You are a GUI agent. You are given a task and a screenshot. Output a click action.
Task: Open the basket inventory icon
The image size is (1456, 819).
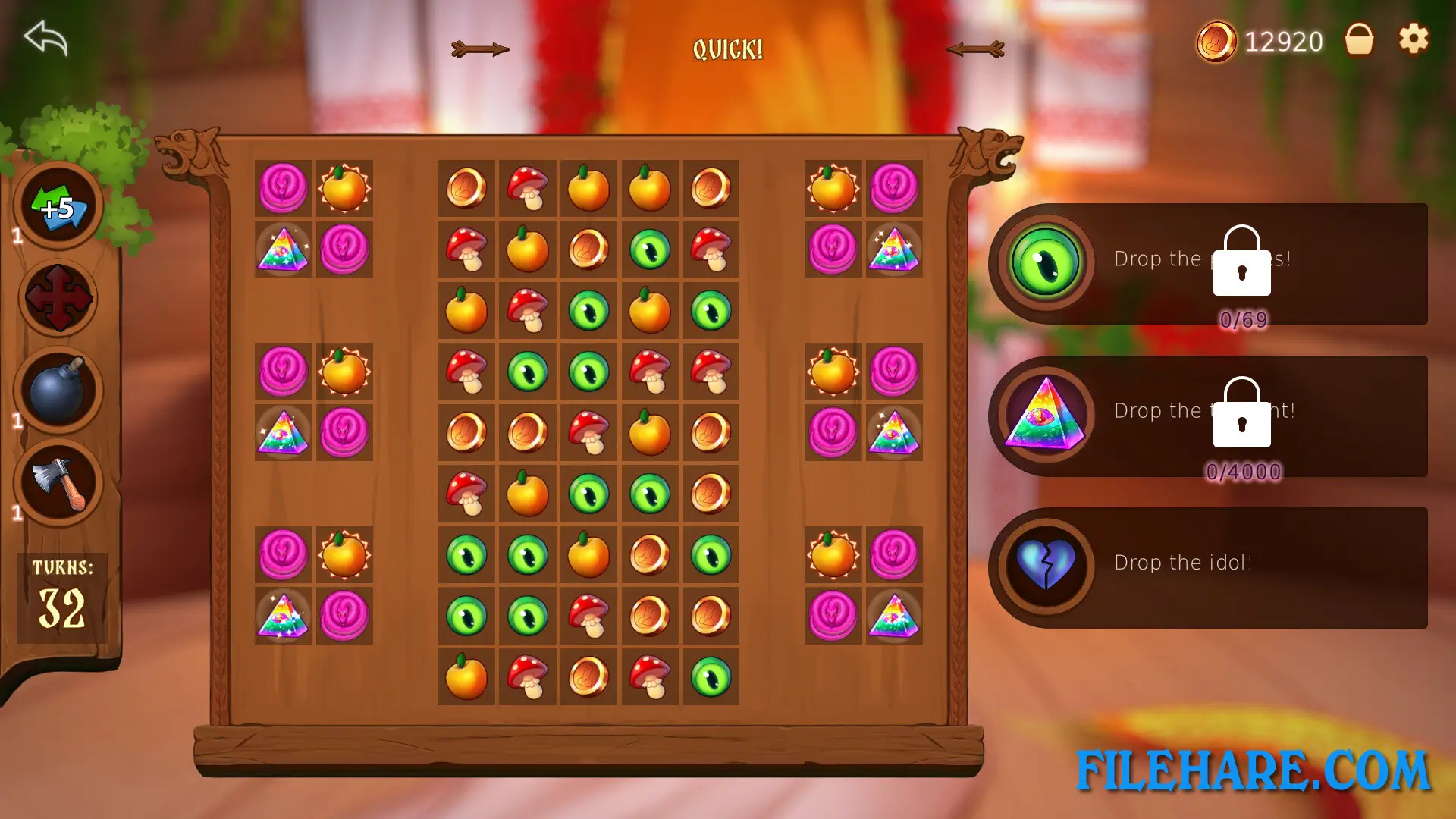pyautogui.click(x=1361, y=39)
